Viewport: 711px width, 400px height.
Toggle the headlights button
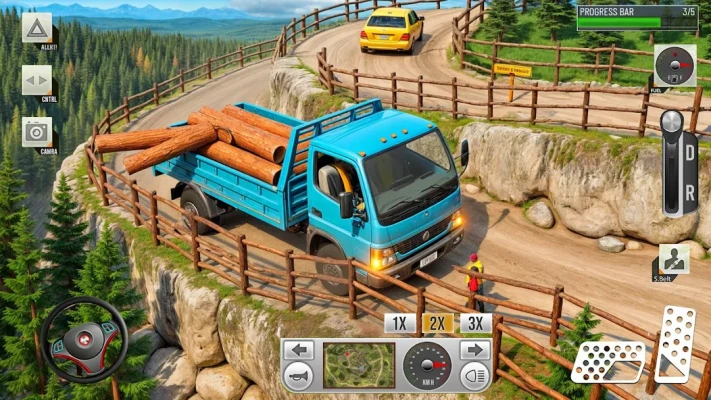coord(474,377)
